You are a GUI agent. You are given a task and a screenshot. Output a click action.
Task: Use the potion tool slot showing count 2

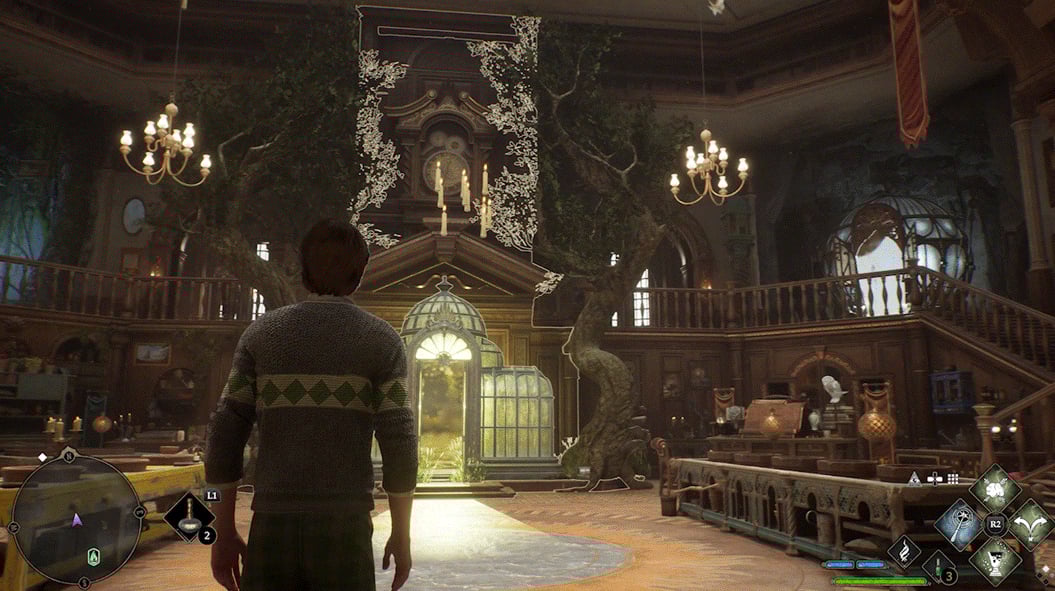[189, 516]
